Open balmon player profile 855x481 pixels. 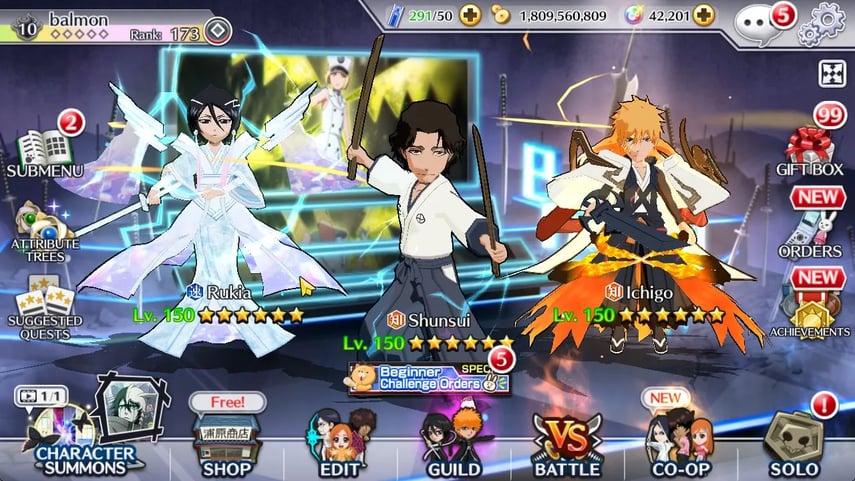tap(100, 22)
